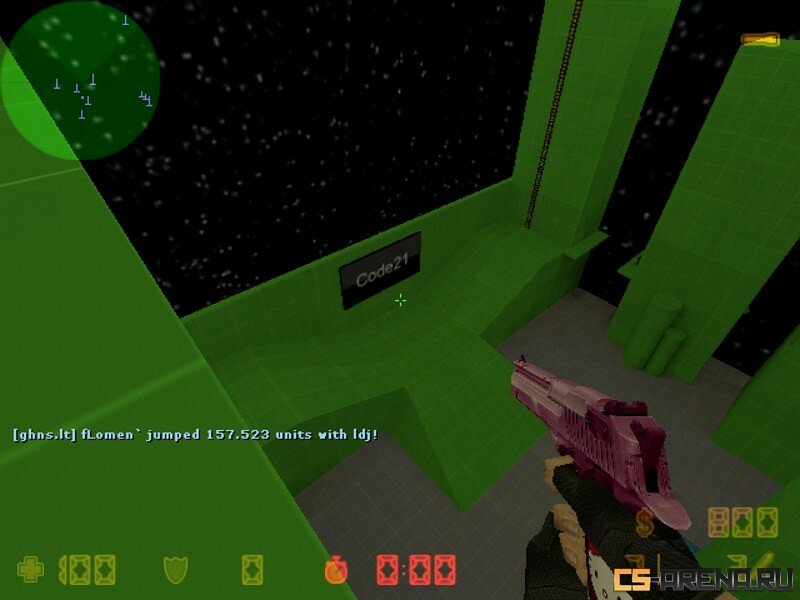Select the armor shield icon
800x600 pixels.
[176, 570]
